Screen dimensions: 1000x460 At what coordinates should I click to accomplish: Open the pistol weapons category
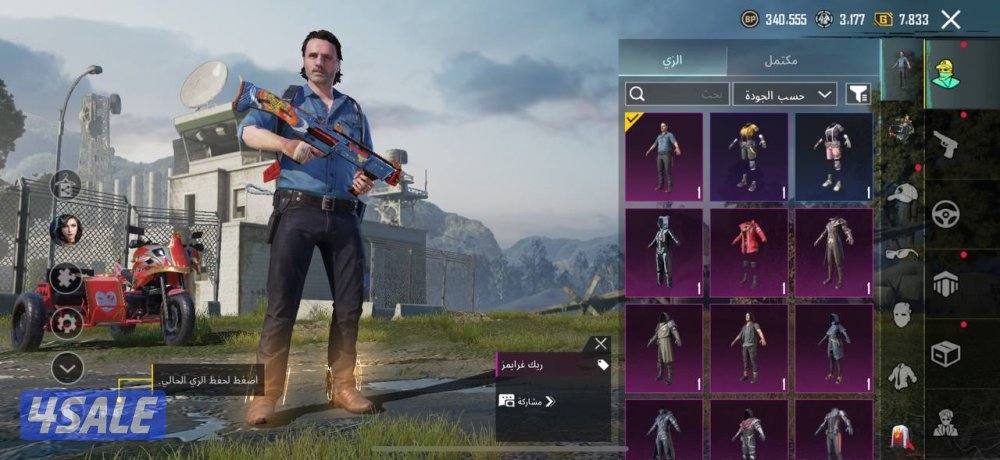pos(945,145)
